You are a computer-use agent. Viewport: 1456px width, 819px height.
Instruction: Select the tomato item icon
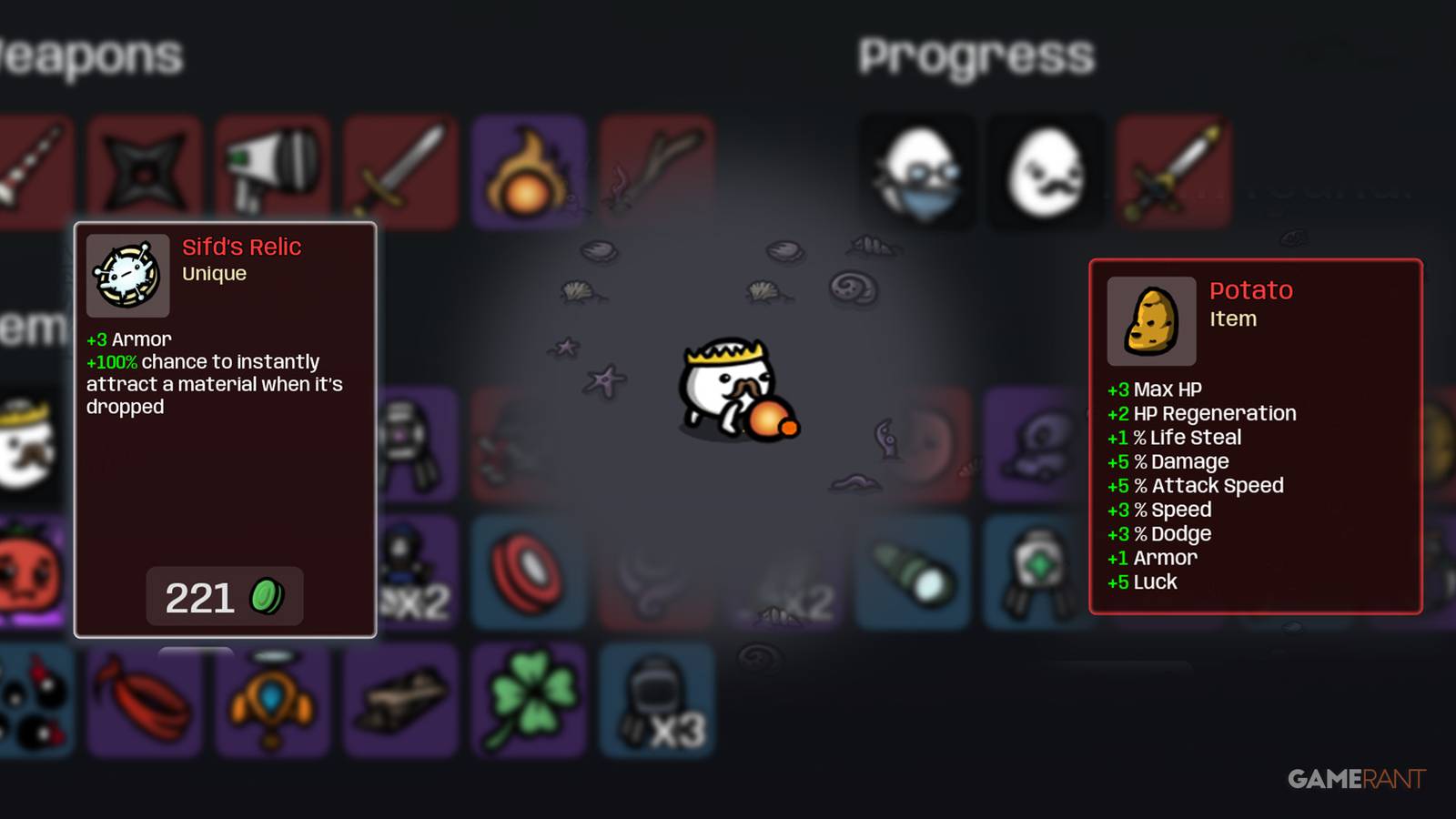(x=27, y=573)
